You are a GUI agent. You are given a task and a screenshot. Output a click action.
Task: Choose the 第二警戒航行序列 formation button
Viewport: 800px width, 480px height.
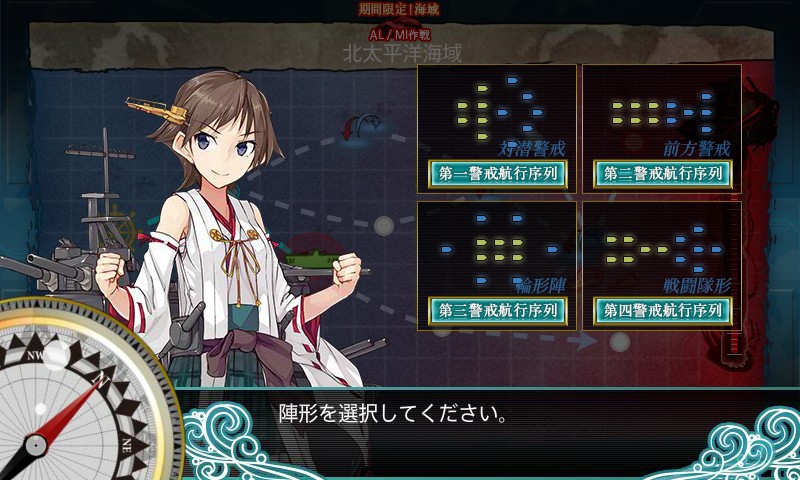coord(662,174)
